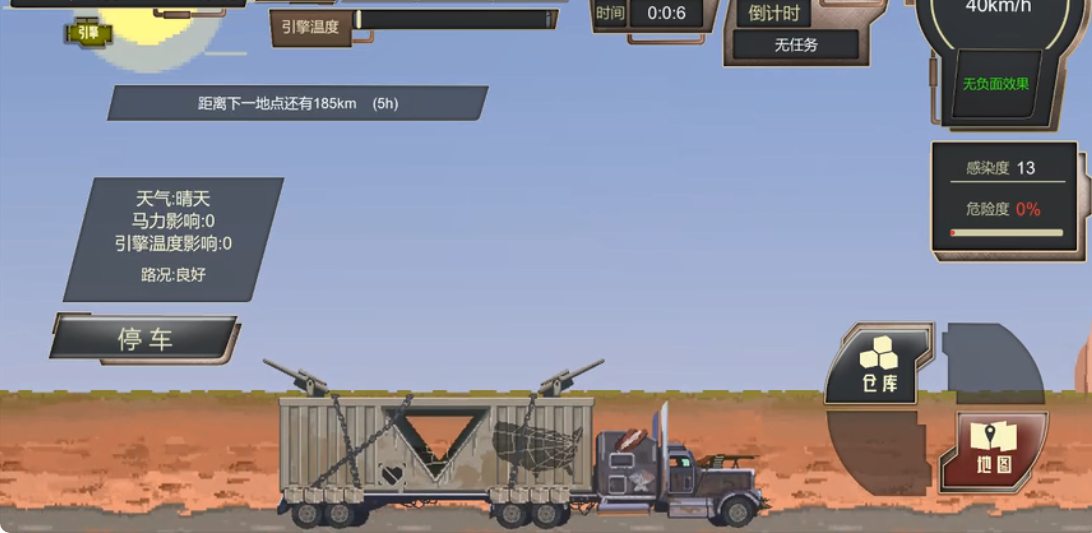Open the 地图 map screen
The height and width of the screenshot is (533, 1092).
point(993,449)
